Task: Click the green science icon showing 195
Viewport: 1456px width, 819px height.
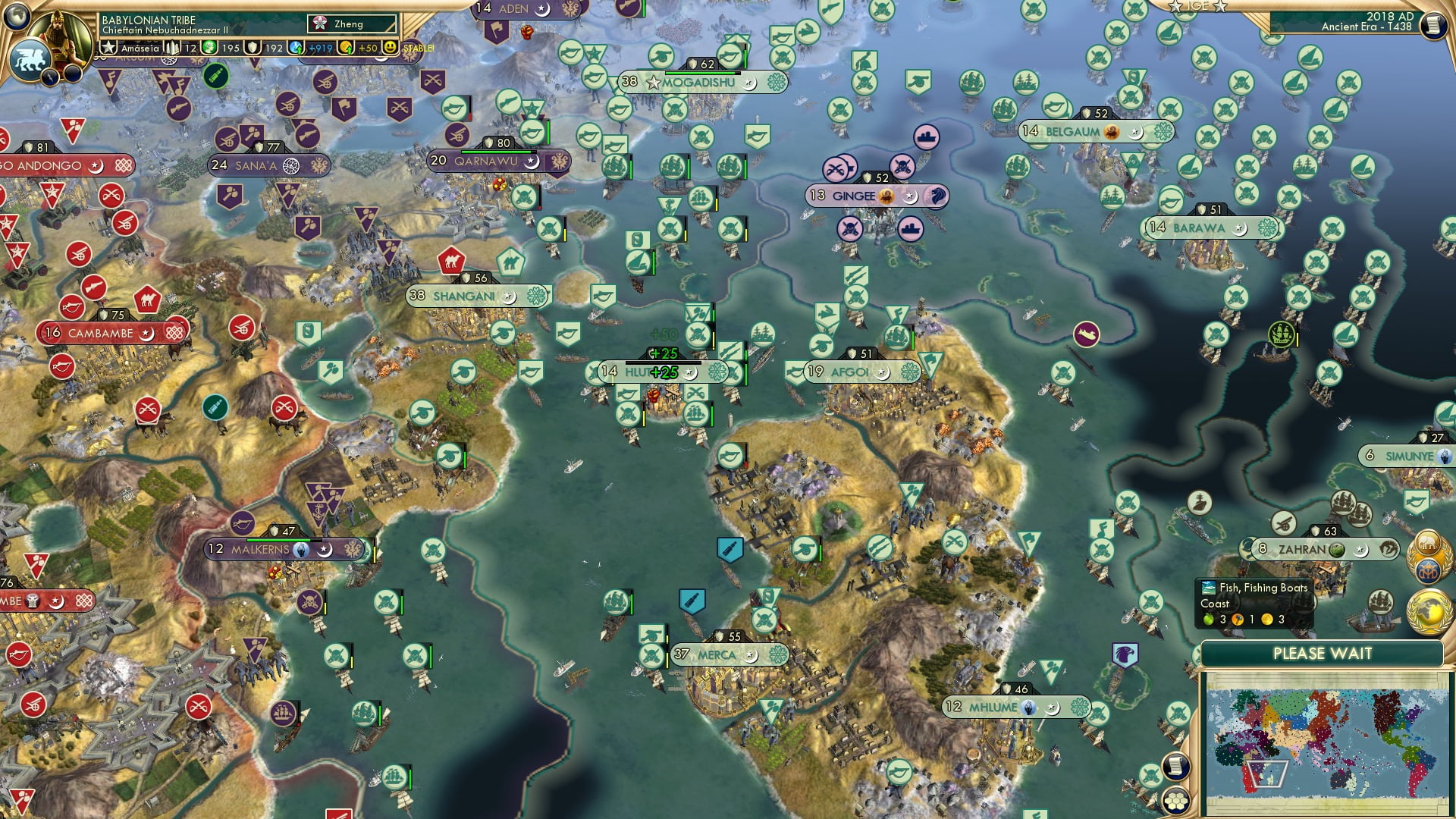Action: click(209, 47)
